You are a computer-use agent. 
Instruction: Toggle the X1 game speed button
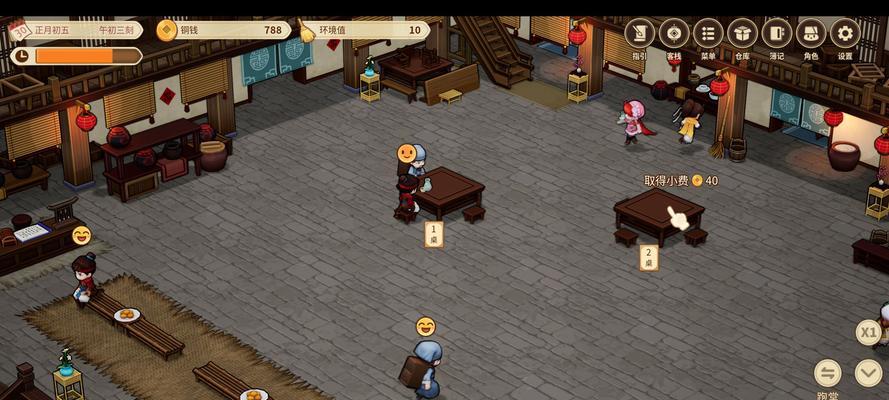869,332
